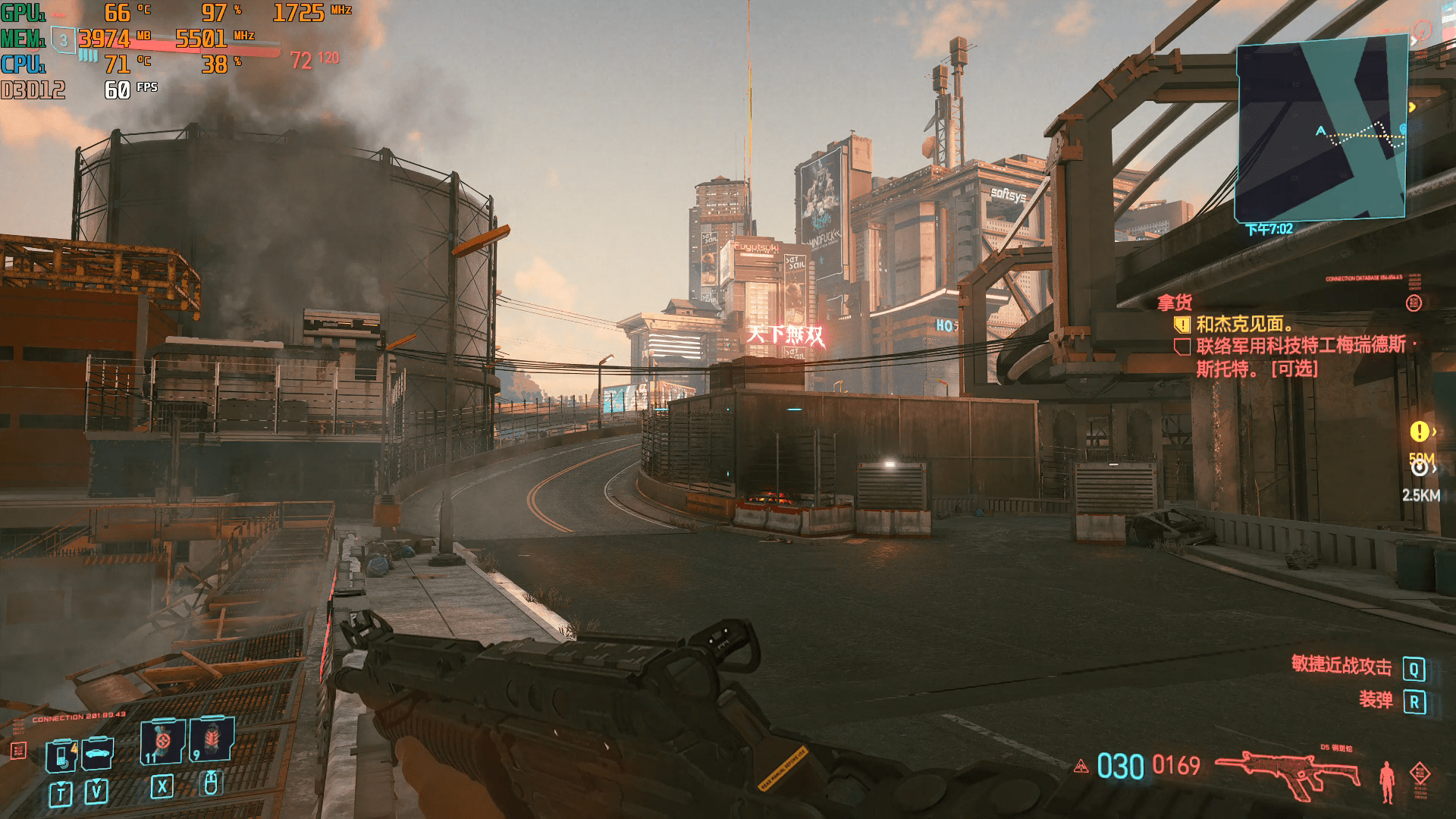Select the consumable slot showing 9
The height and width of the screenshot is (819, 1456).
point(212,739)
